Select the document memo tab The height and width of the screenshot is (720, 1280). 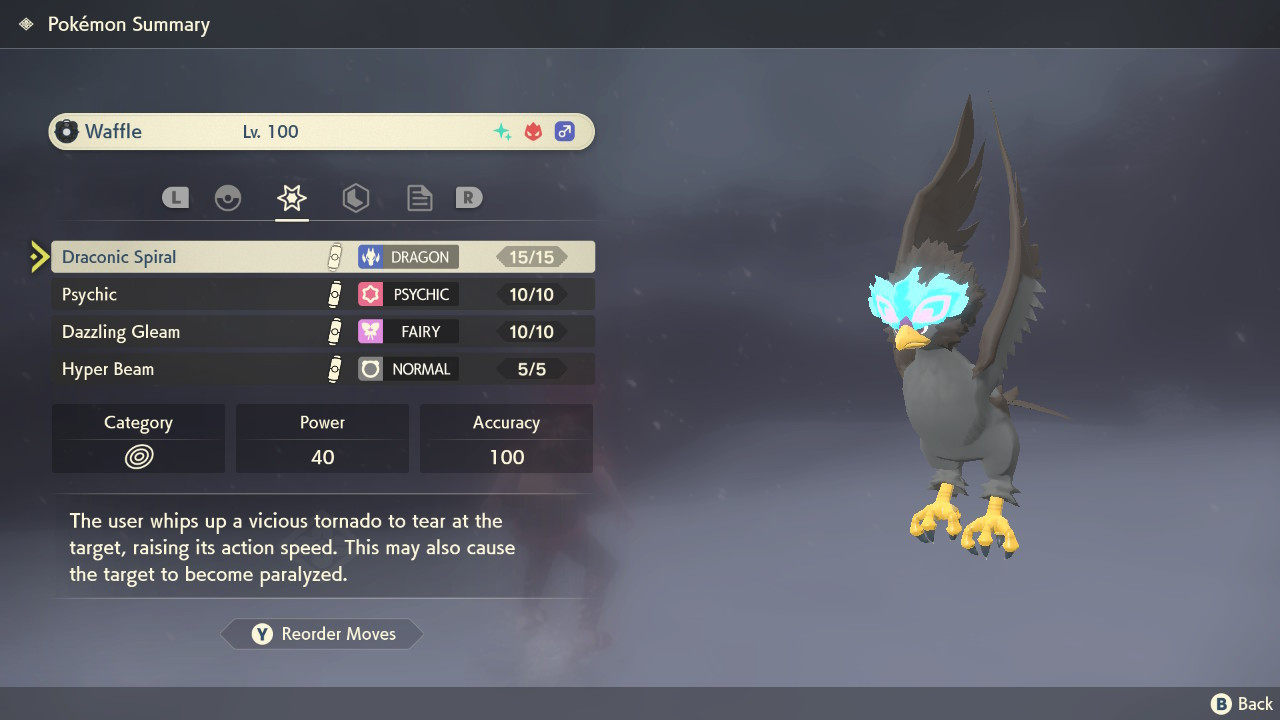pyautogui.click(x=419, y=197)
